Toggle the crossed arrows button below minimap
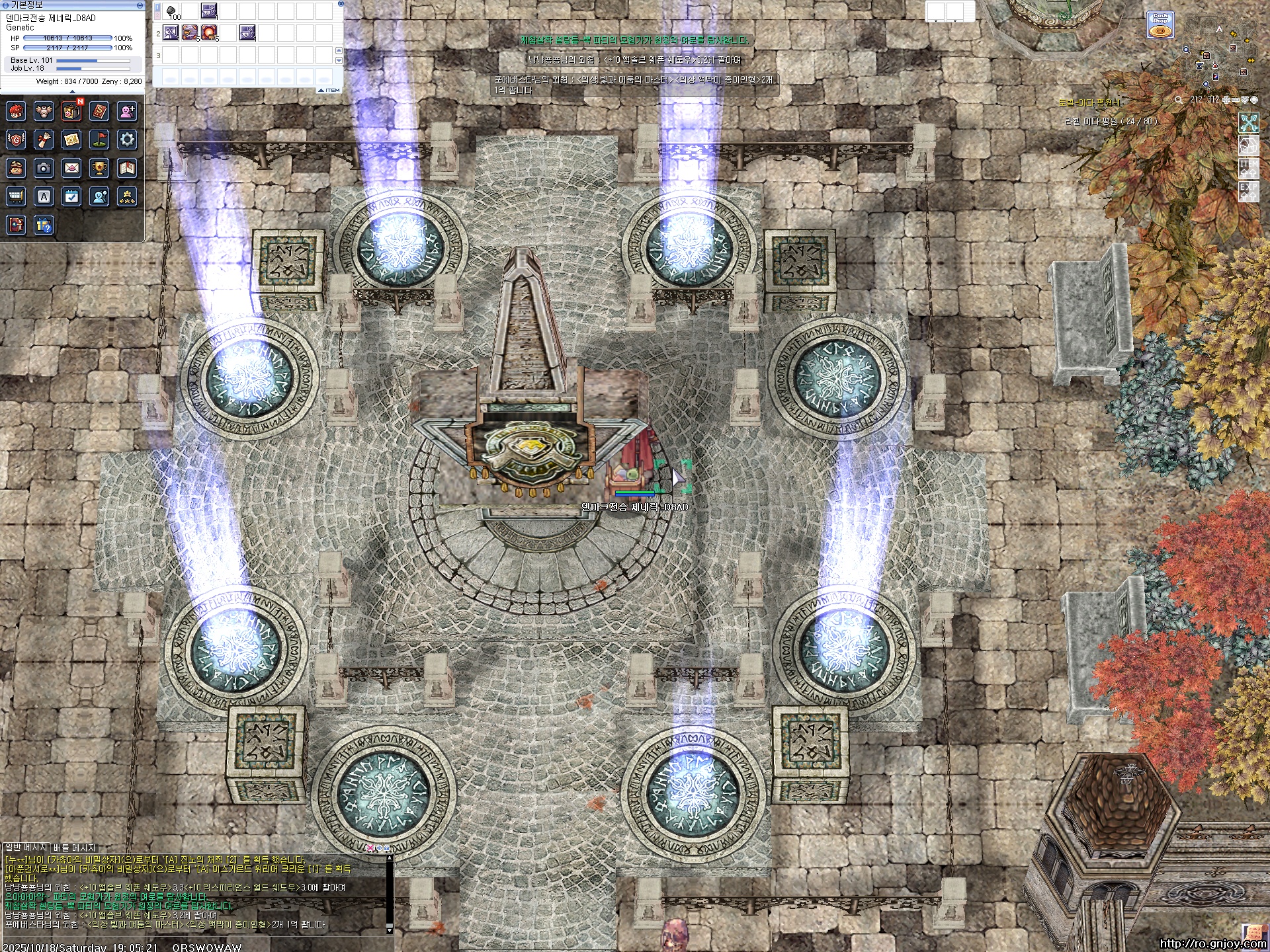This screenshot has height=952, width=1270. (1249, 123)
